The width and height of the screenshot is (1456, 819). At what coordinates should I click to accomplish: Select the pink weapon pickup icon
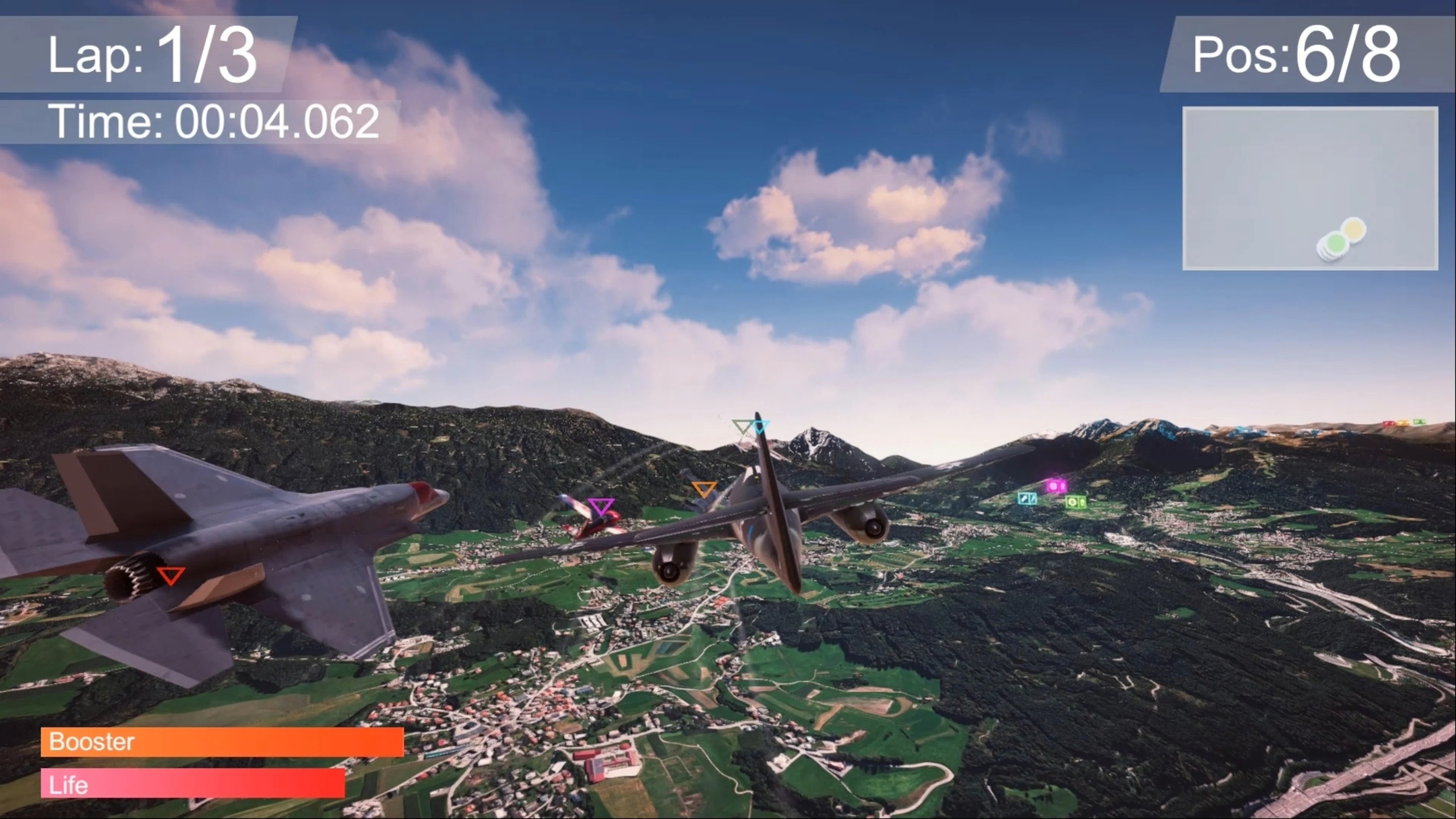coord(1055,486)
